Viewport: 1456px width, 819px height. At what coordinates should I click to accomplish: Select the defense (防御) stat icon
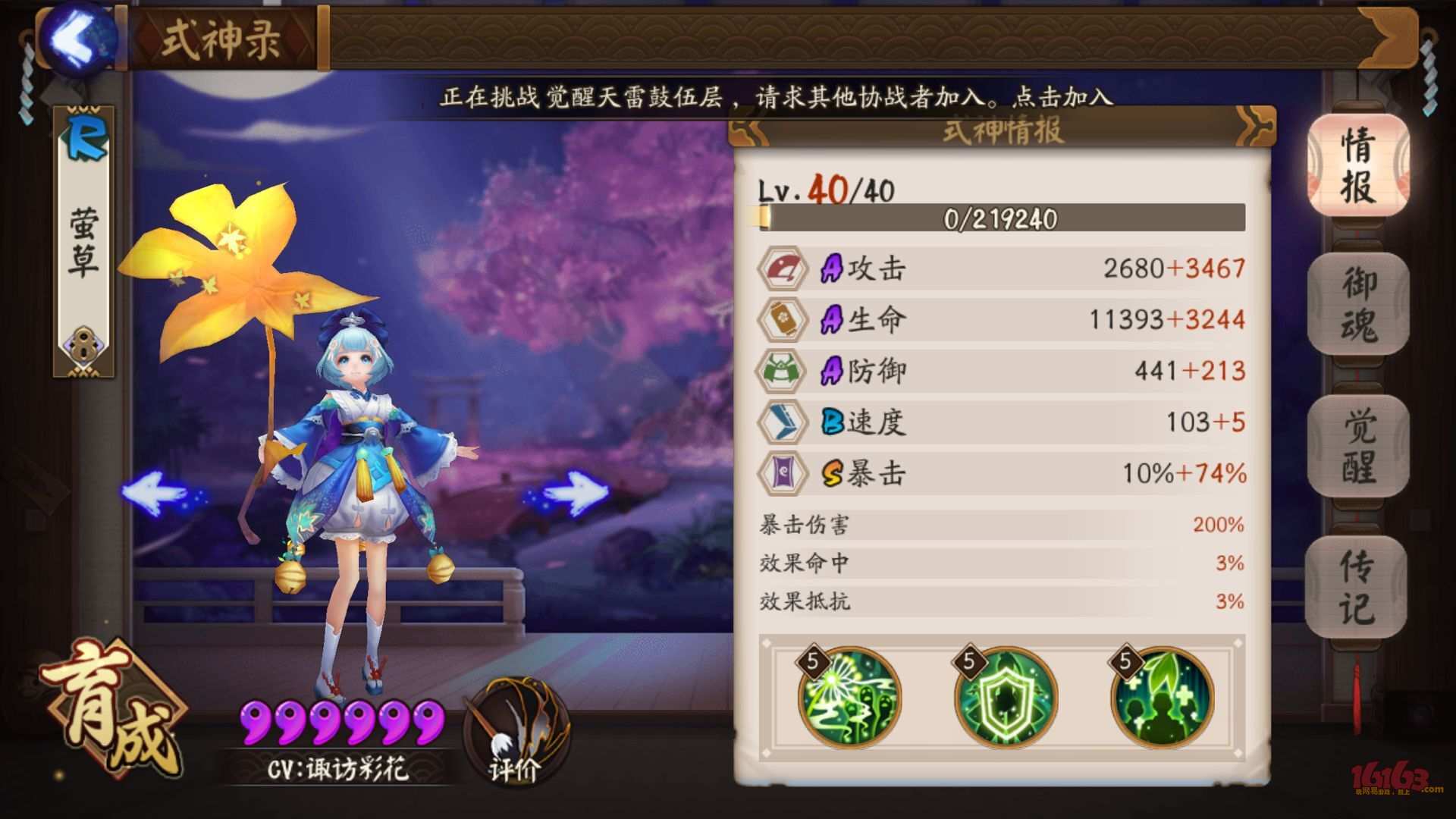point(786,372)
